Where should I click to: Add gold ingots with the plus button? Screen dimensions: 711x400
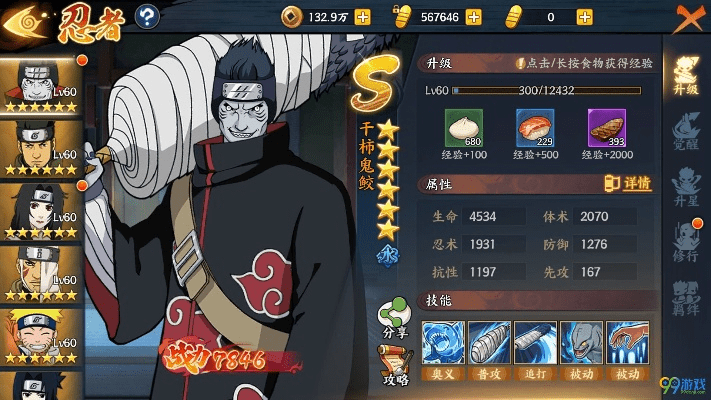click(x=474, y=17)
